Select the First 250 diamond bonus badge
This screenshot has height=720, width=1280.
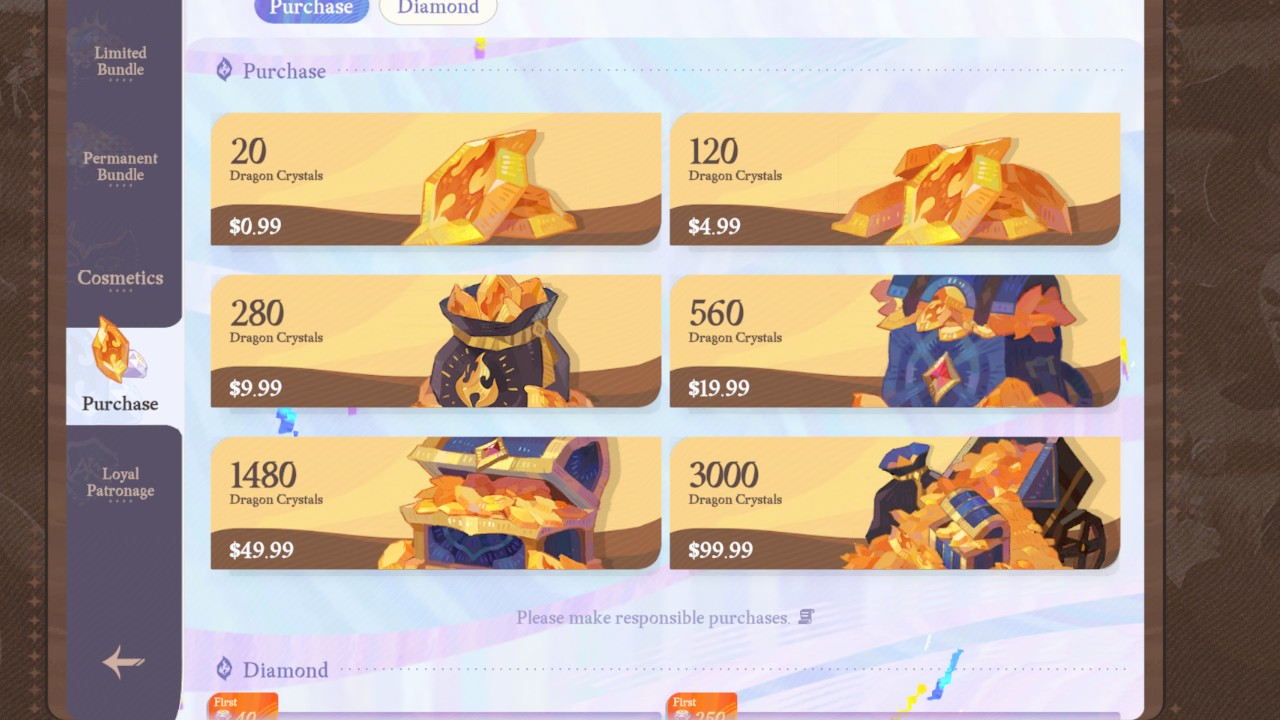click(700, 706)
